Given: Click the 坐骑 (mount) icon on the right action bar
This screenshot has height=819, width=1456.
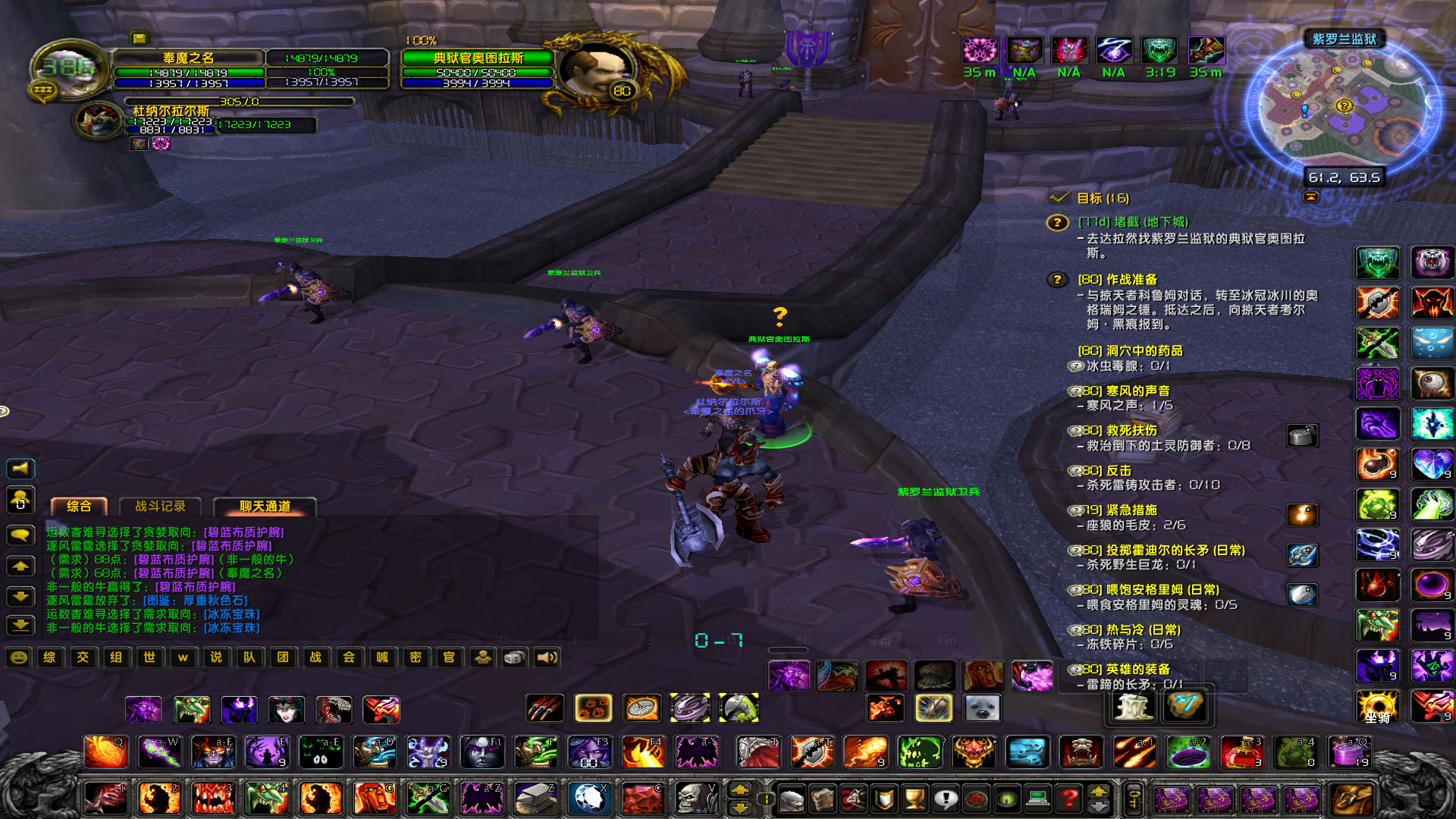Looking at the screenshot, I should [1378, 705].
